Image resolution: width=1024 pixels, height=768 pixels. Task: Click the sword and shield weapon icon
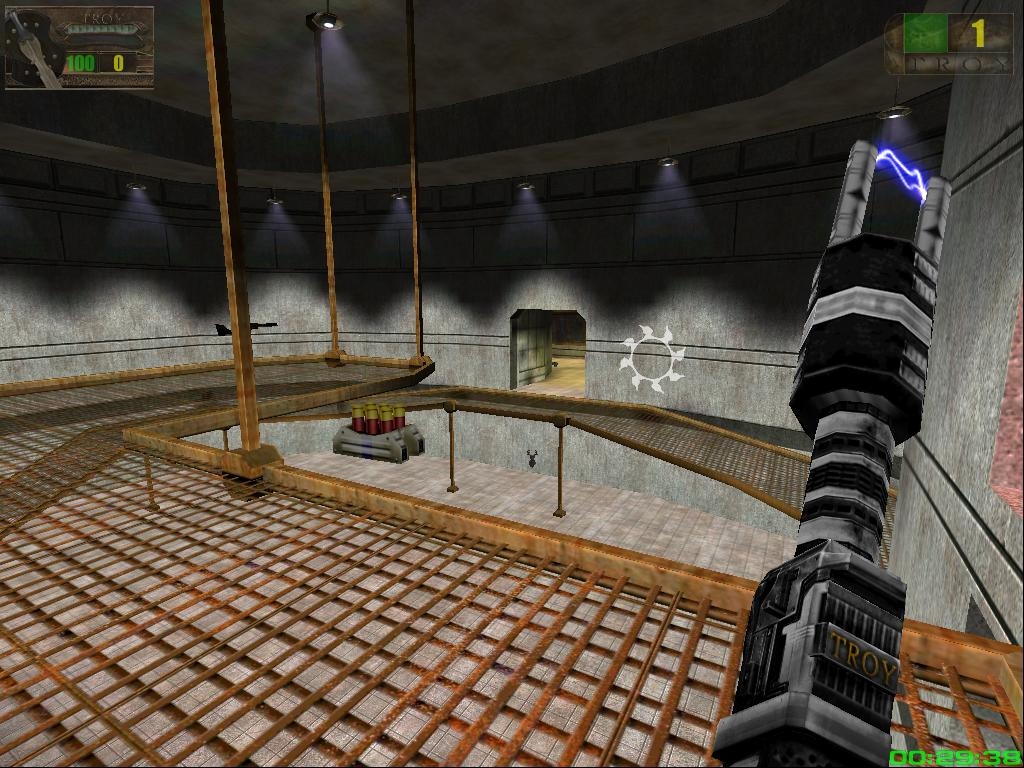(30, 47)
